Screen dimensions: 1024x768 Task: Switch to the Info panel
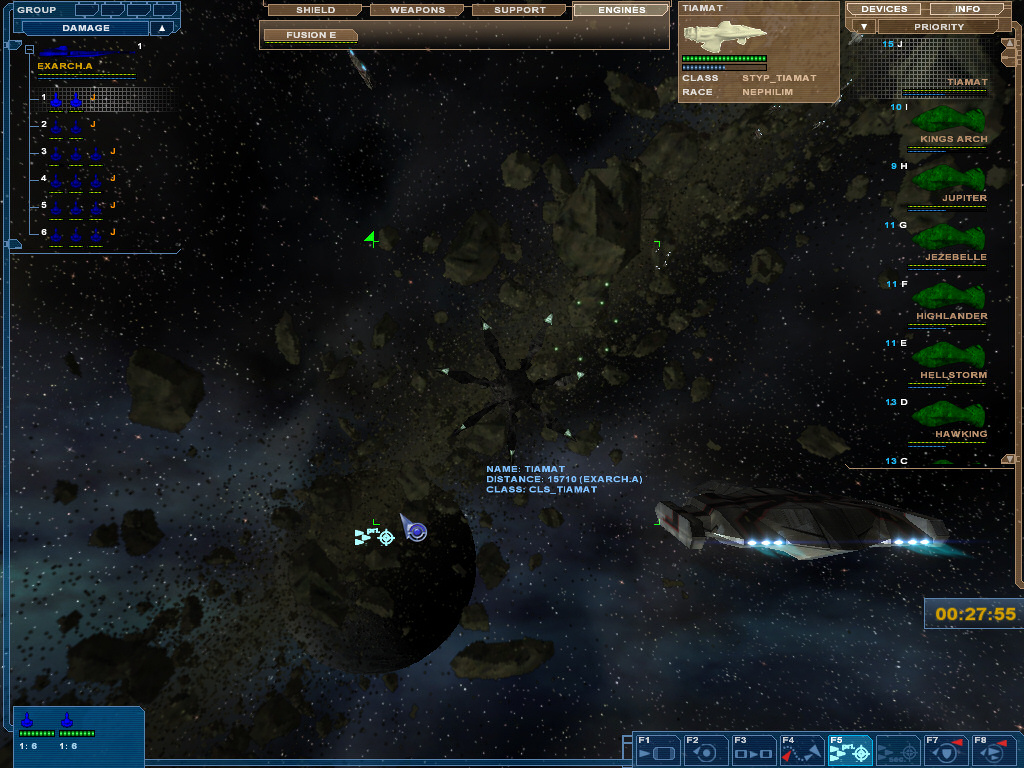coord(967,9)
